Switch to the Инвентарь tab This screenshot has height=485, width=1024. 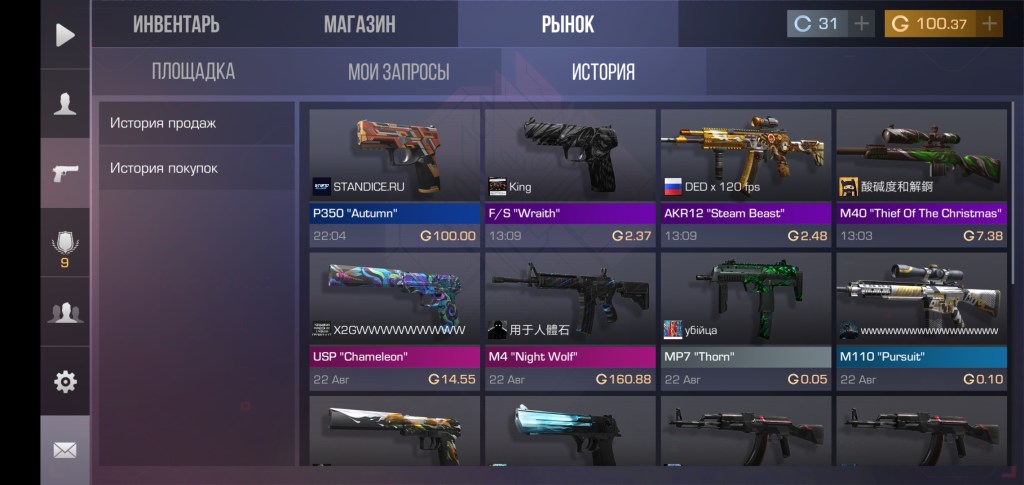[x=176, y=24]
